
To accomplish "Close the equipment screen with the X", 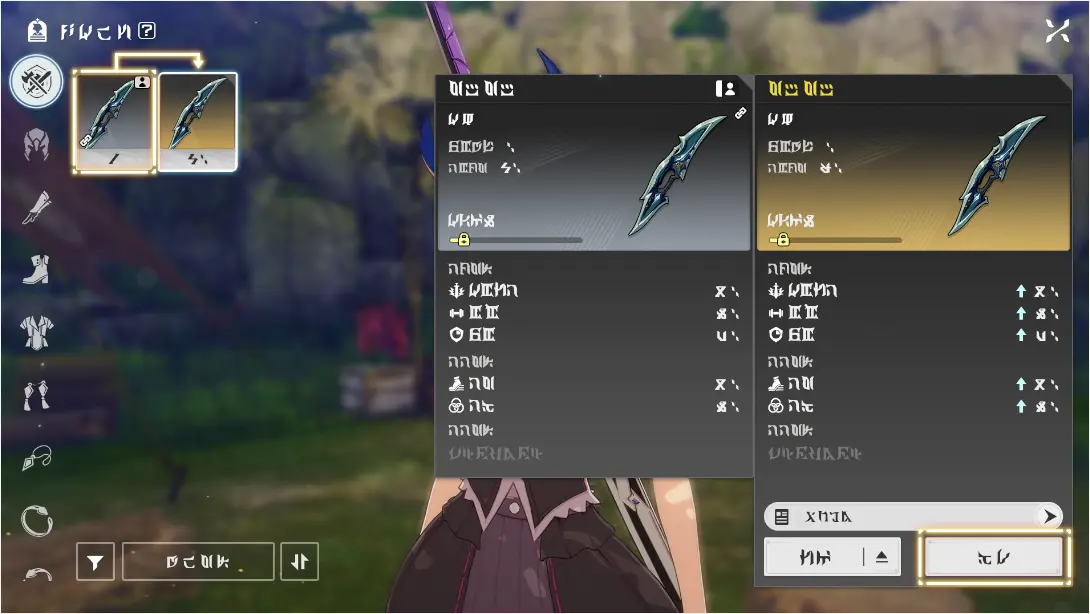I will tap(1058, 31).
